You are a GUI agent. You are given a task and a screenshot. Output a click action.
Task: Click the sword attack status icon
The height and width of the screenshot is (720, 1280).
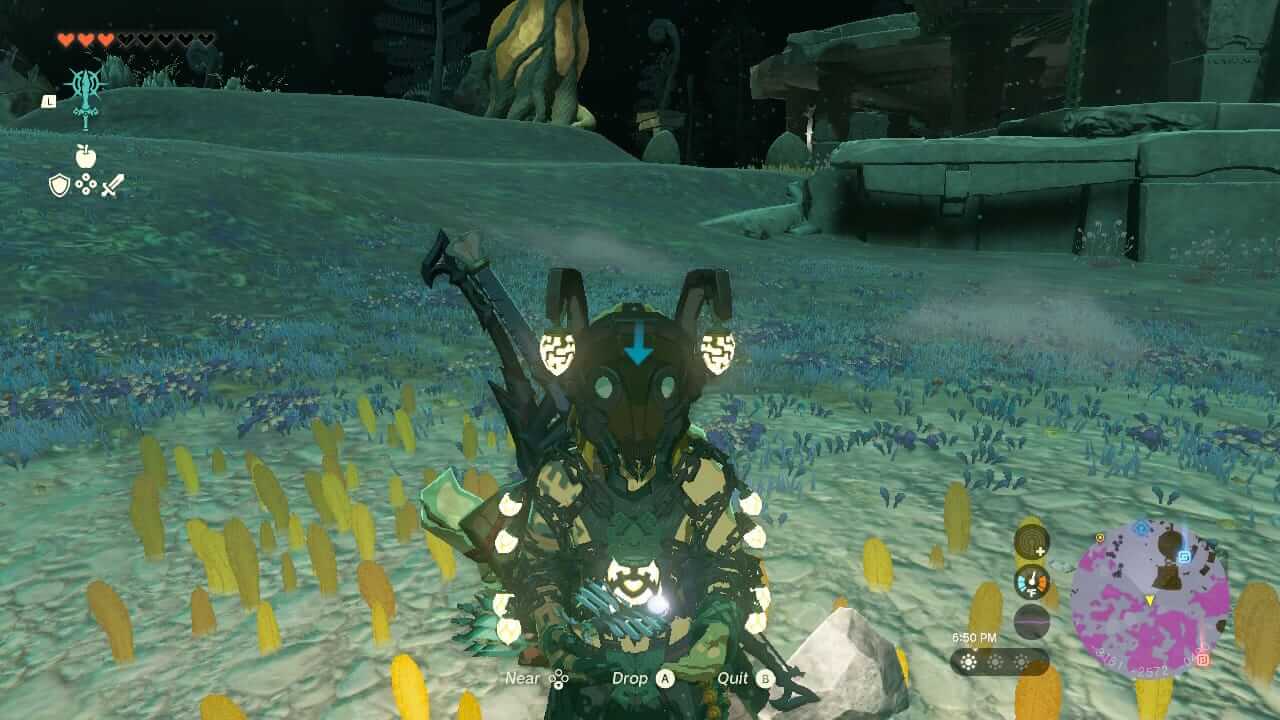pyautogui.click(x=113, y=186)
